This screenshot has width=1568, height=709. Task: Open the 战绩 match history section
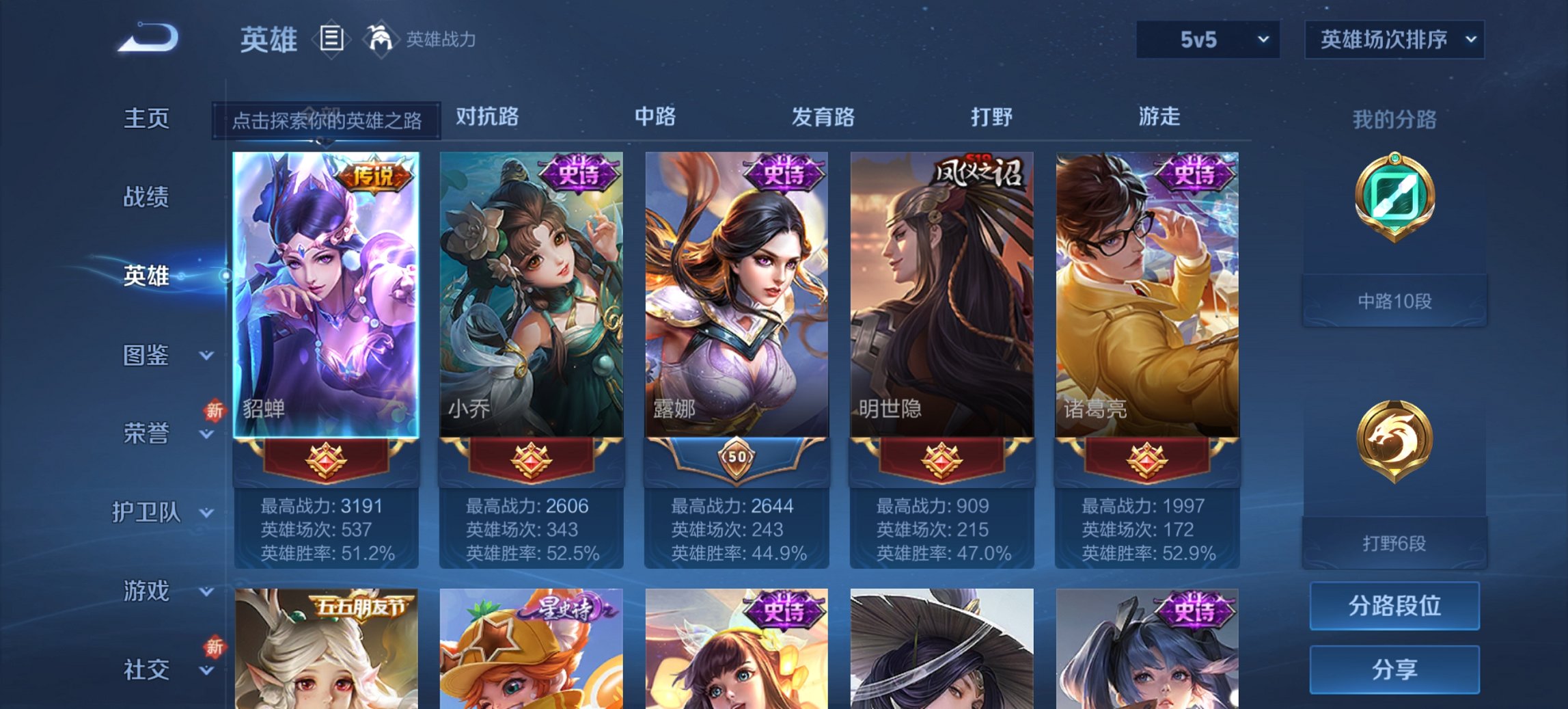click(147, 196)
